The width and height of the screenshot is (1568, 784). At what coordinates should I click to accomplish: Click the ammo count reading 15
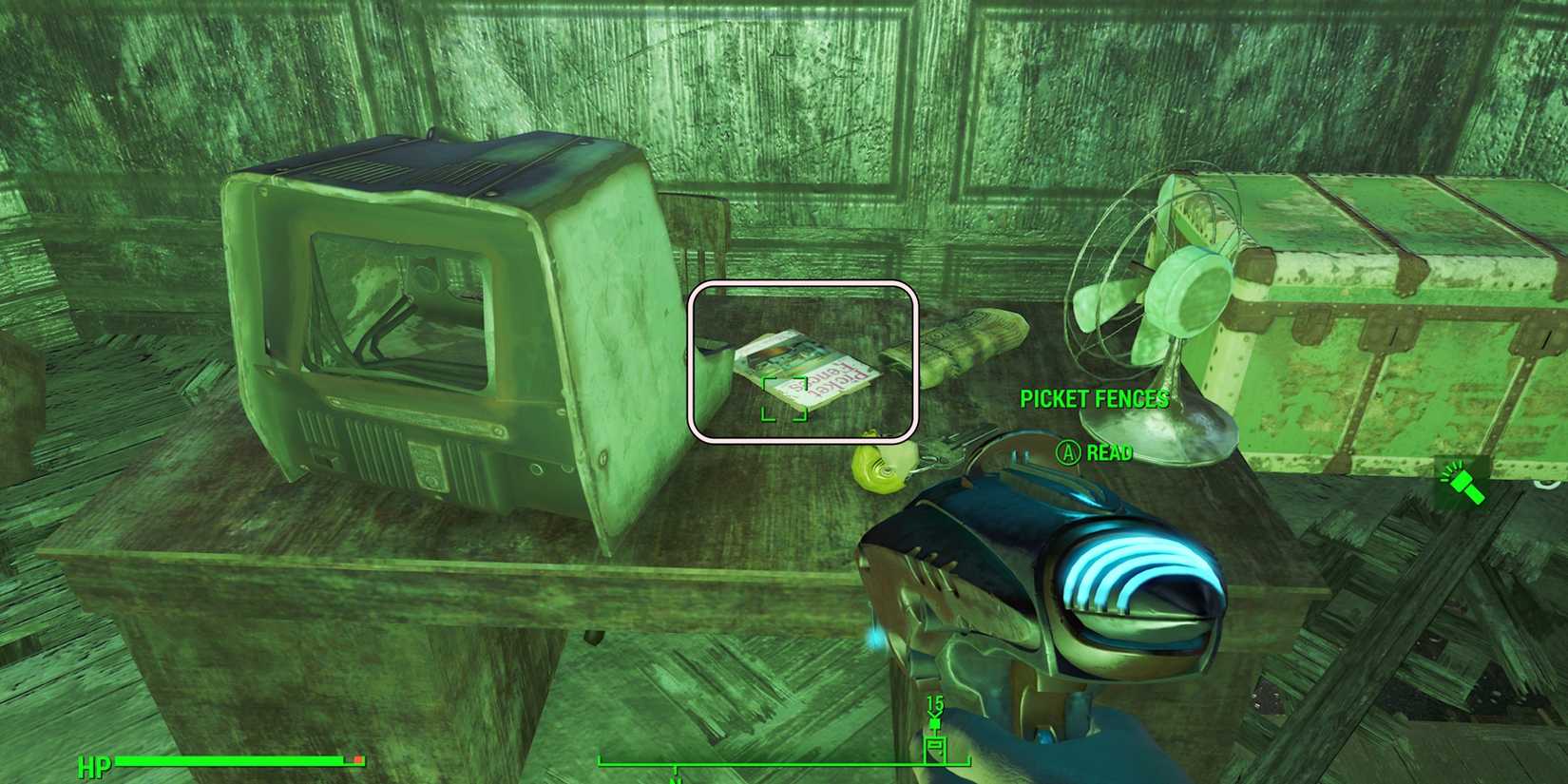935,701
